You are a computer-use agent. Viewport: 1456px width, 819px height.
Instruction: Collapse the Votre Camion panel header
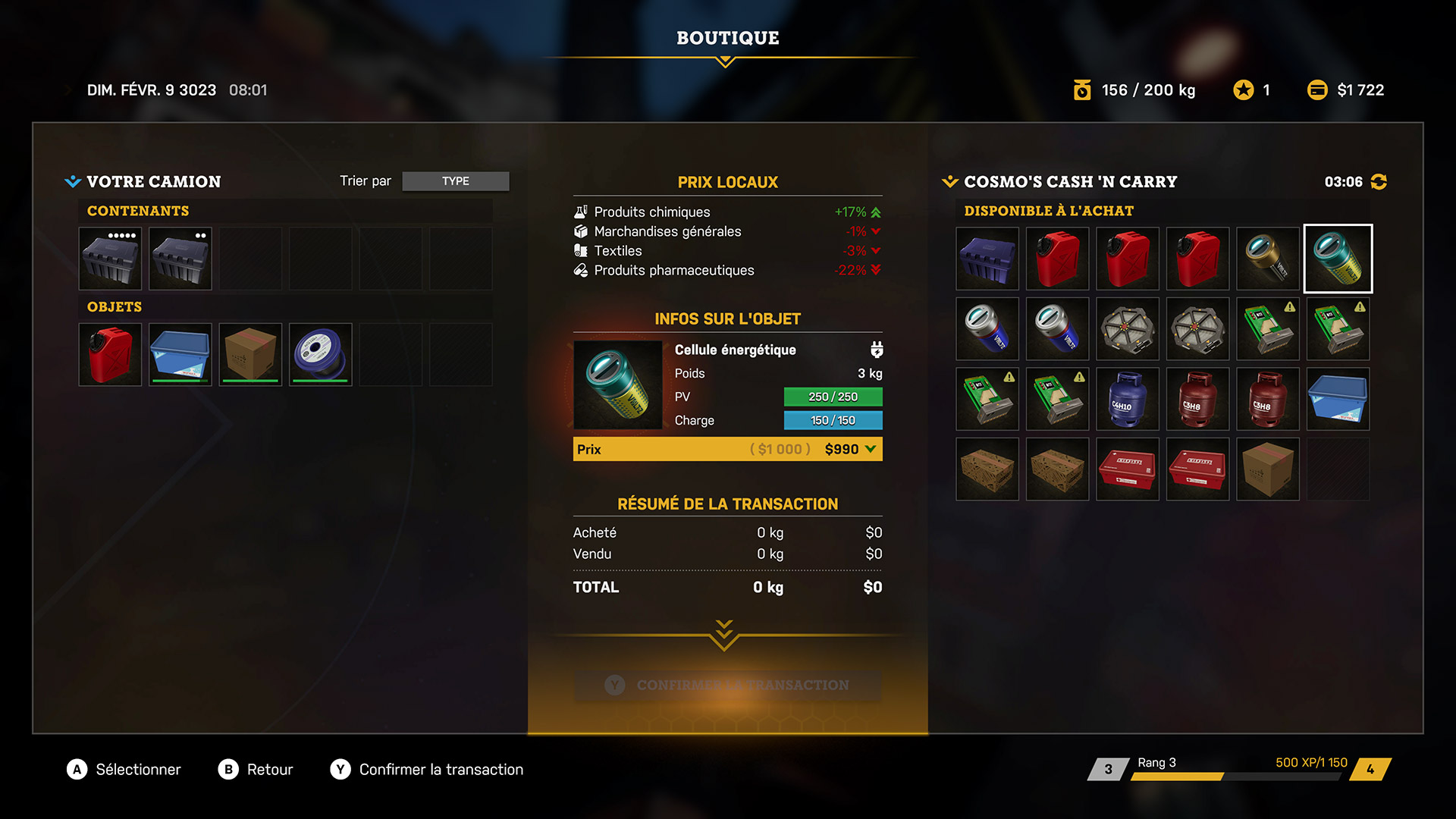point(73,182)
